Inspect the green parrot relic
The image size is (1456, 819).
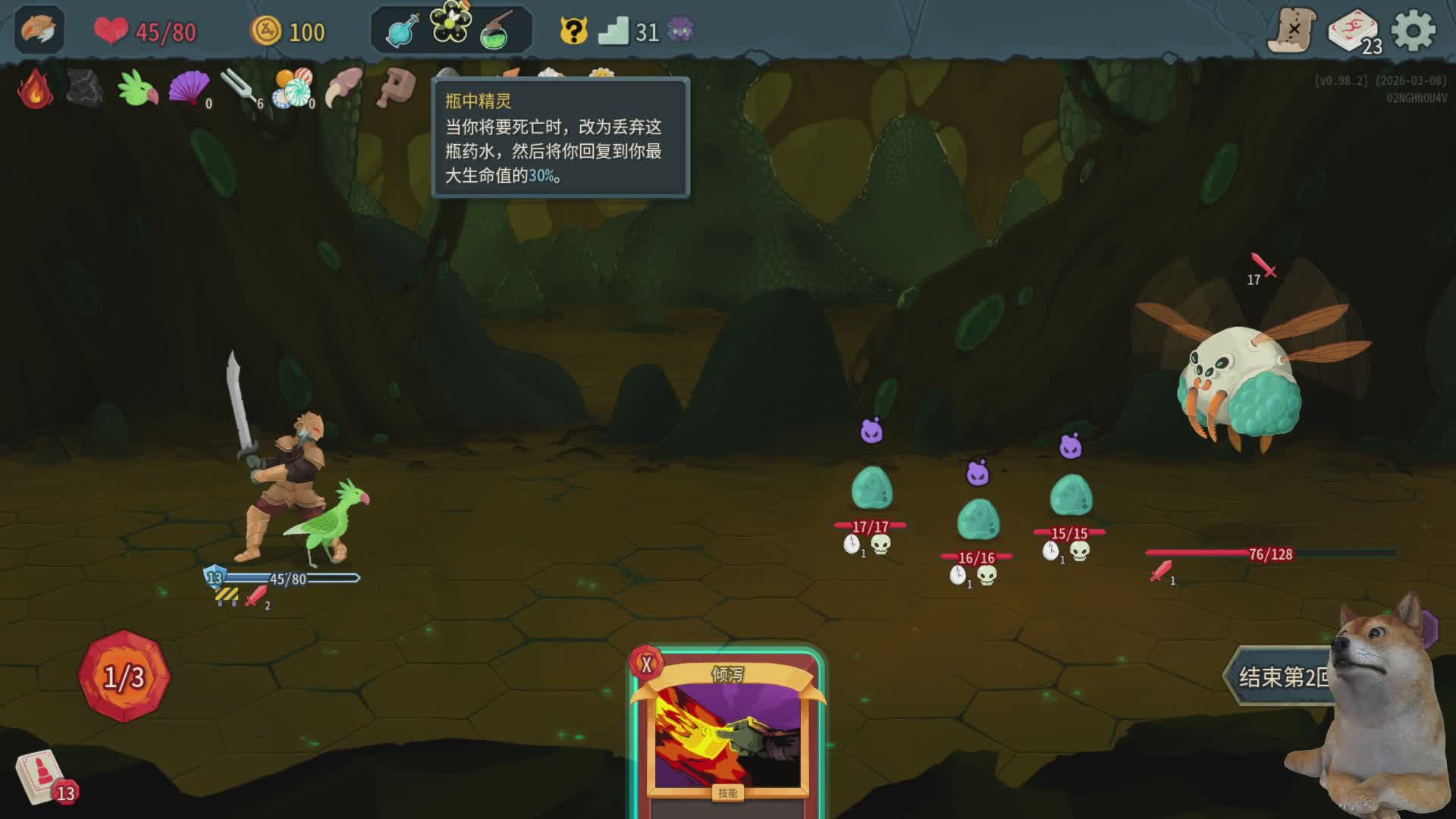[x=137, y=88]
